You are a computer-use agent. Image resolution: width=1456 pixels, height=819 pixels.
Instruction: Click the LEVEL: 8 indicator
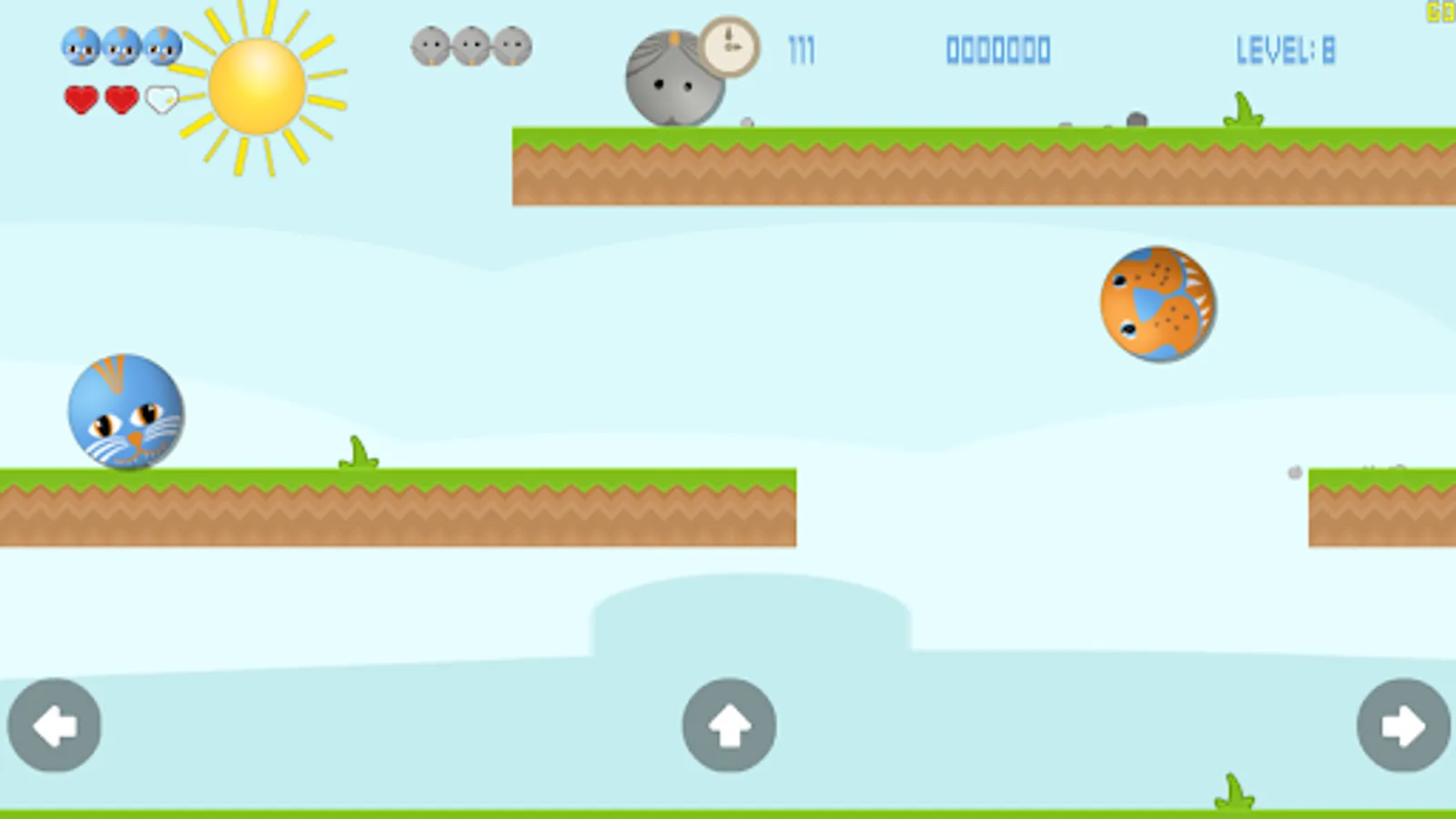click(x=1286, y=51)
